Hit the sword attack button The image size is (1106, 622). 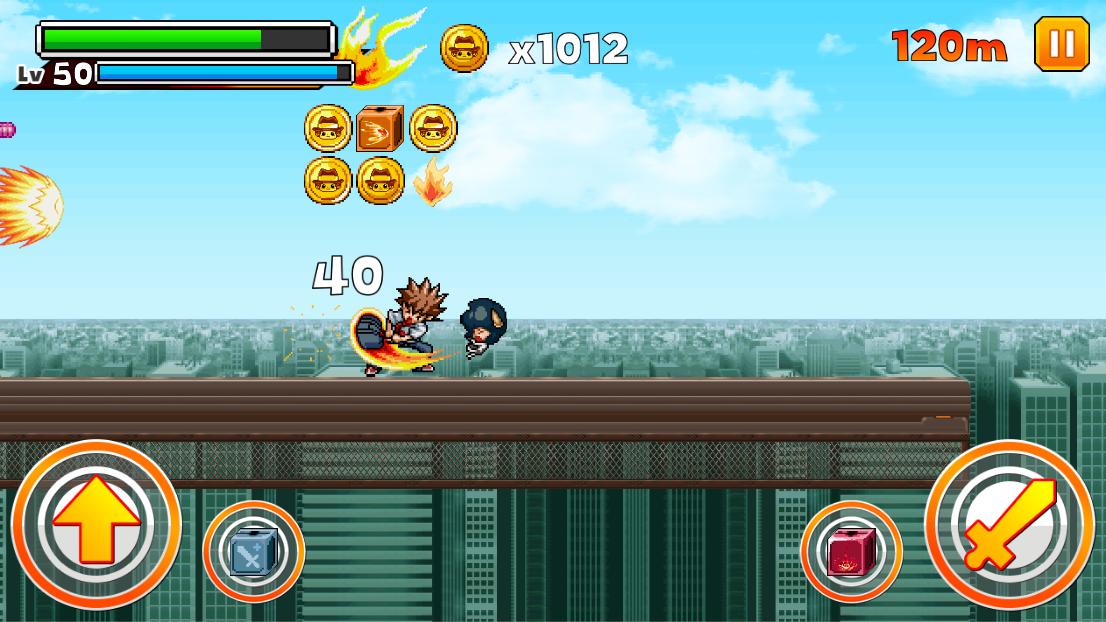pyautogui.click(x=1009, y=525)
